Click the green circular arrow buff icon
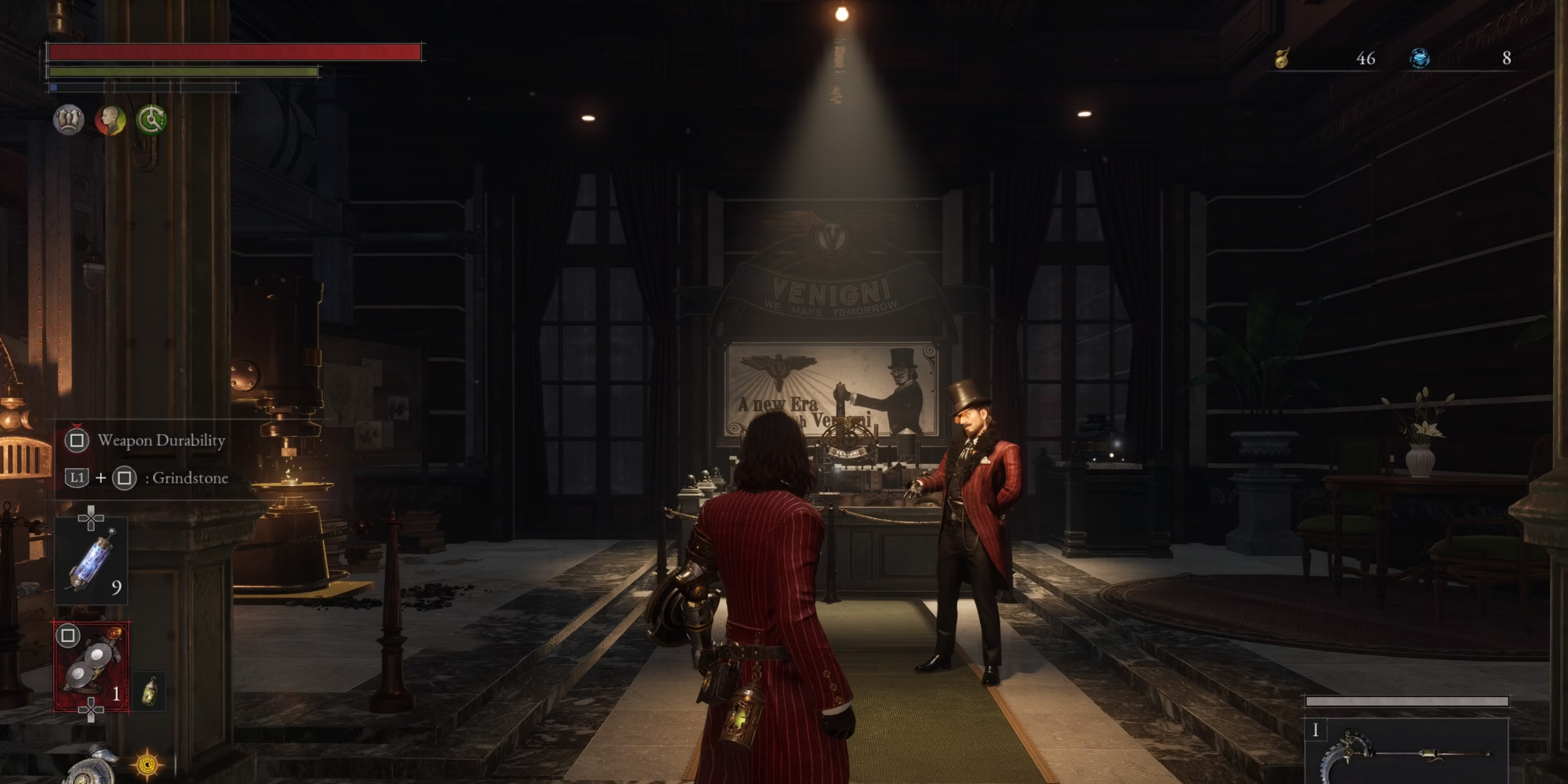 click(151, 120)
